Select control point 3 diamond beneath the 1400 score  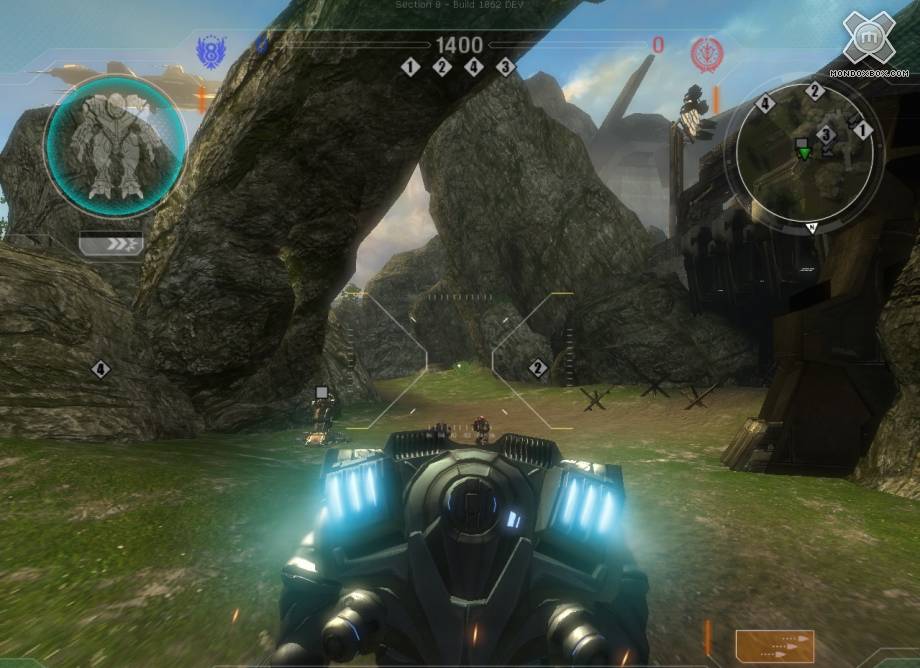[505, 67]
